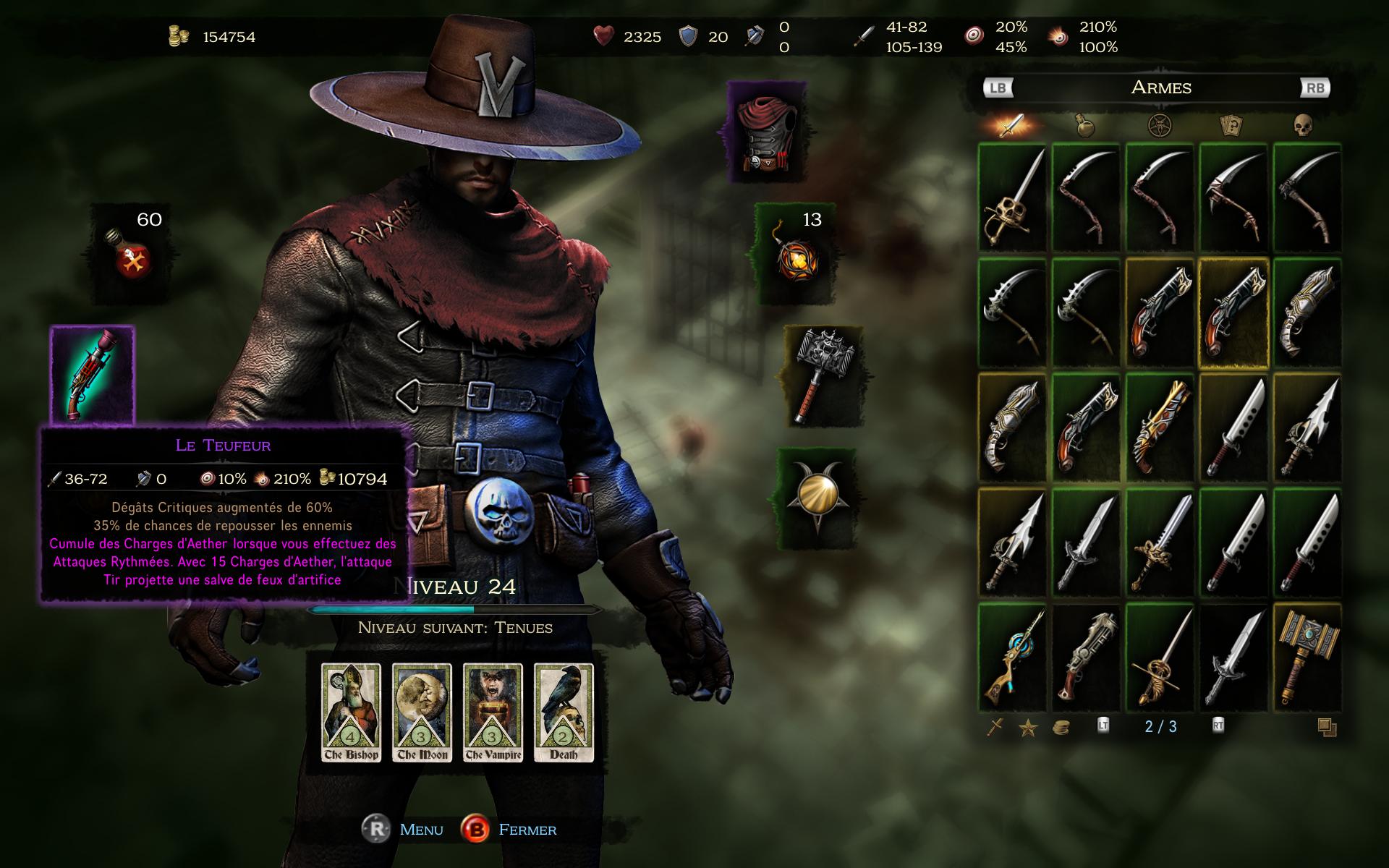Switch to the potions flask tab
The image size is (1389, 868).
pos(1085,126)
